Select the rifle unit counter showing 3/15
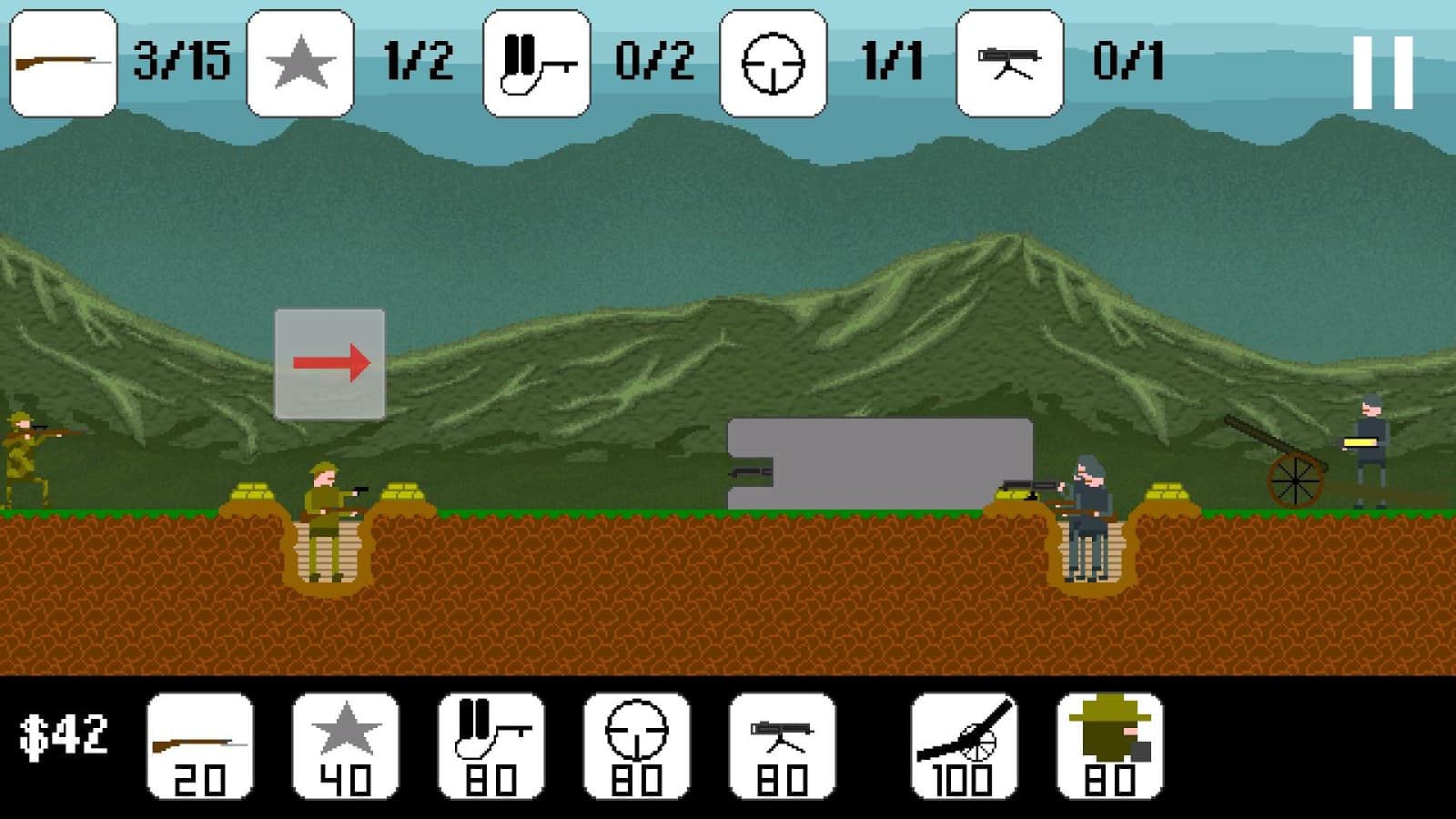Image resolution: width=1456 pixels, height=819 pixels. point(62,61)
